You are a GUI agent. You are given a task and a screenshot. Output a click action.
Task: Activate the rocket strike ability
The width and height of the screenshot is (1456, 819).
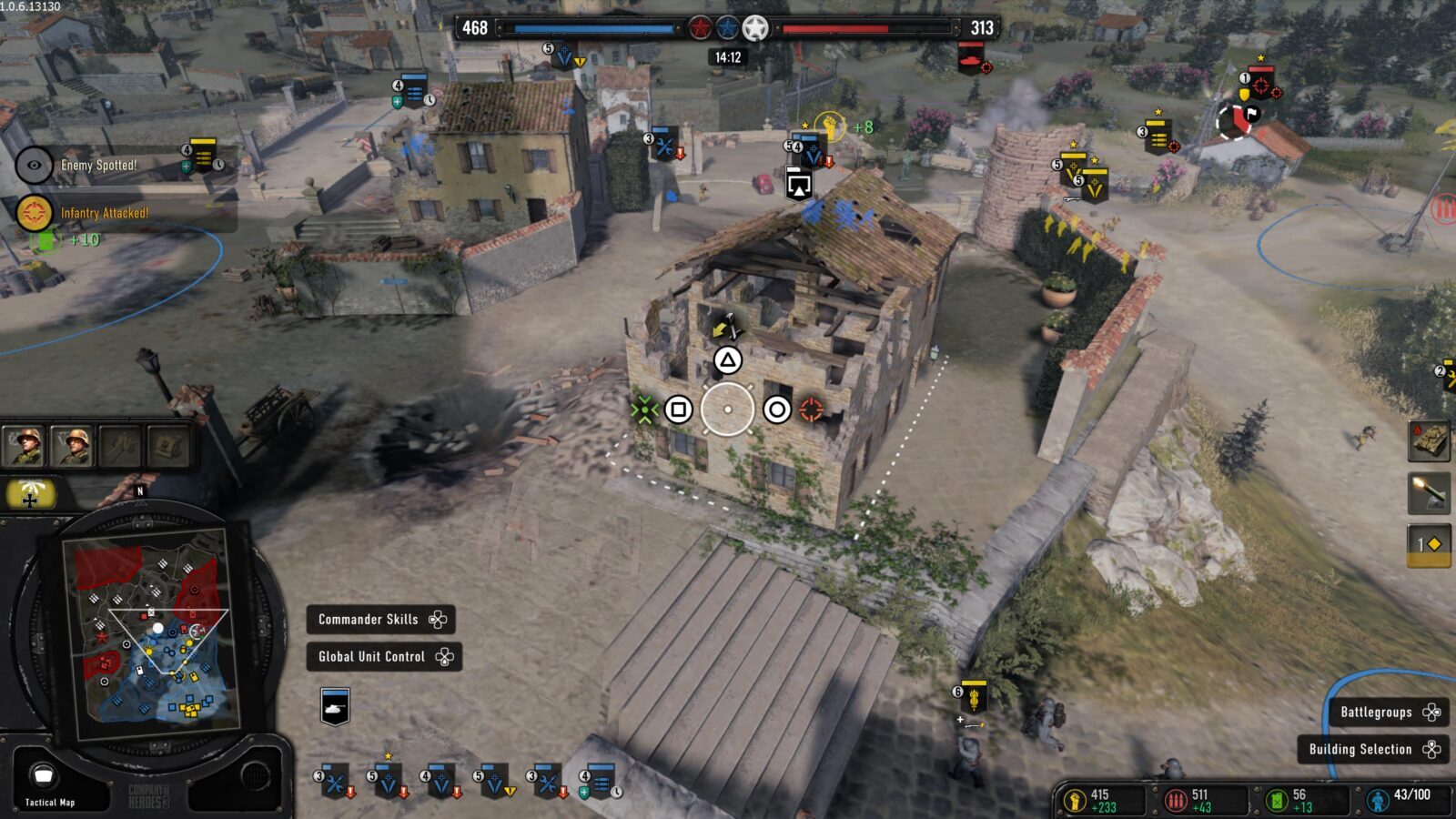(x=1429, y=492)
